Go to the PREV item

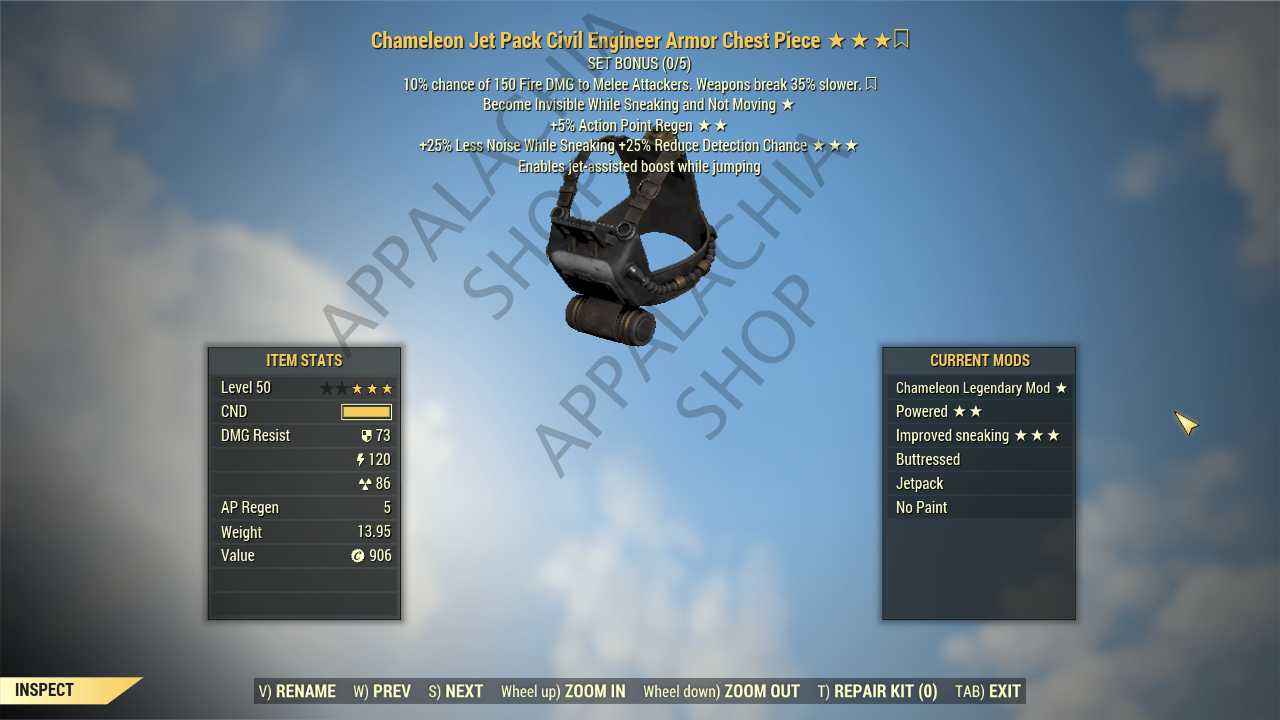(382, 691)
